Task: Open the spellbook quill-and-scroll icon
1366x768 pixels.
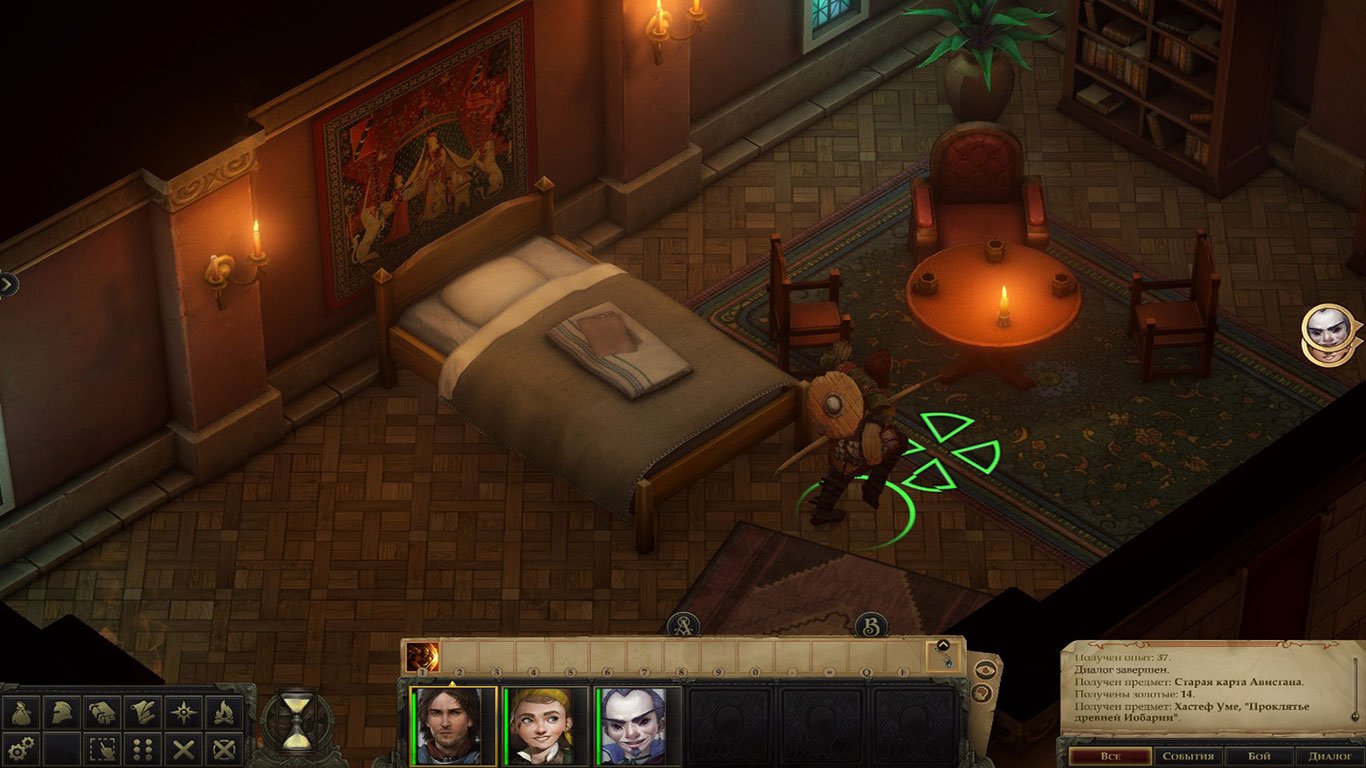Action: 142,712
